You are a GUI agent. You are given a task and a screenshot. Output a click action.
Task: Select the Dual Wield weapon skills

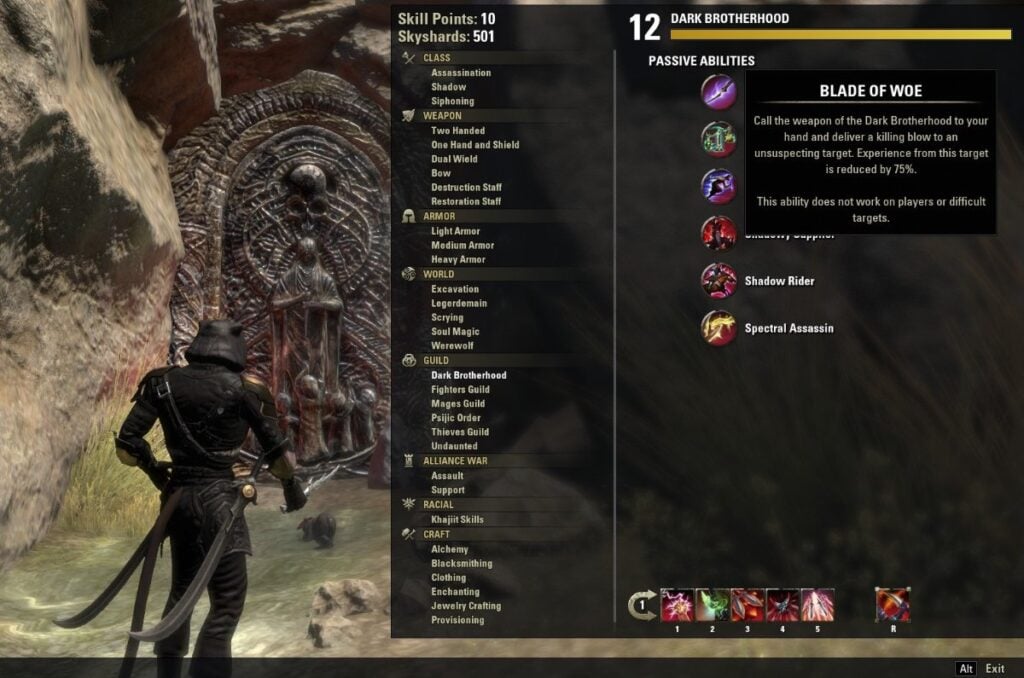tap(454, 159)
